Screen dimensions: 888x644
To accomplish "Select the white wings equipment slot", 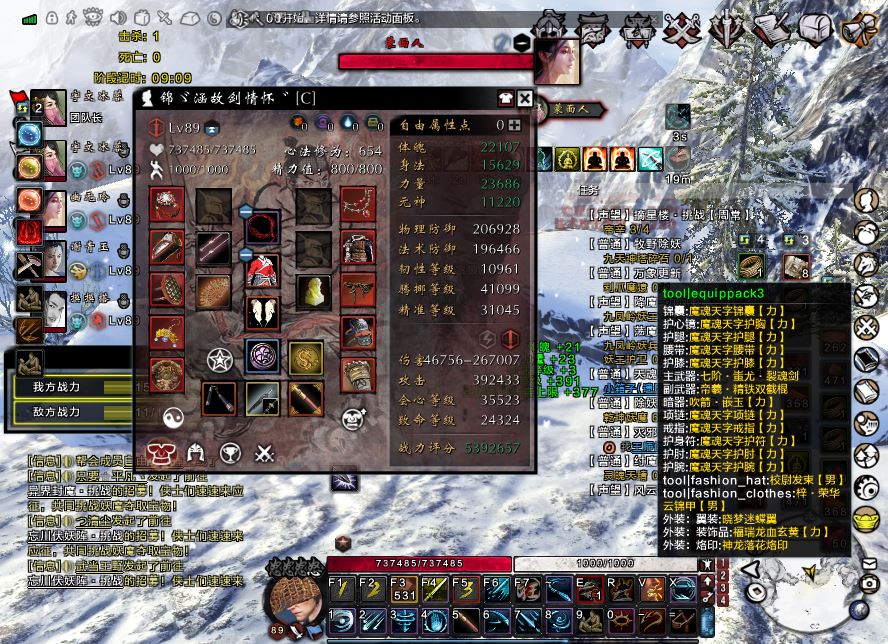I will point(263,311).
